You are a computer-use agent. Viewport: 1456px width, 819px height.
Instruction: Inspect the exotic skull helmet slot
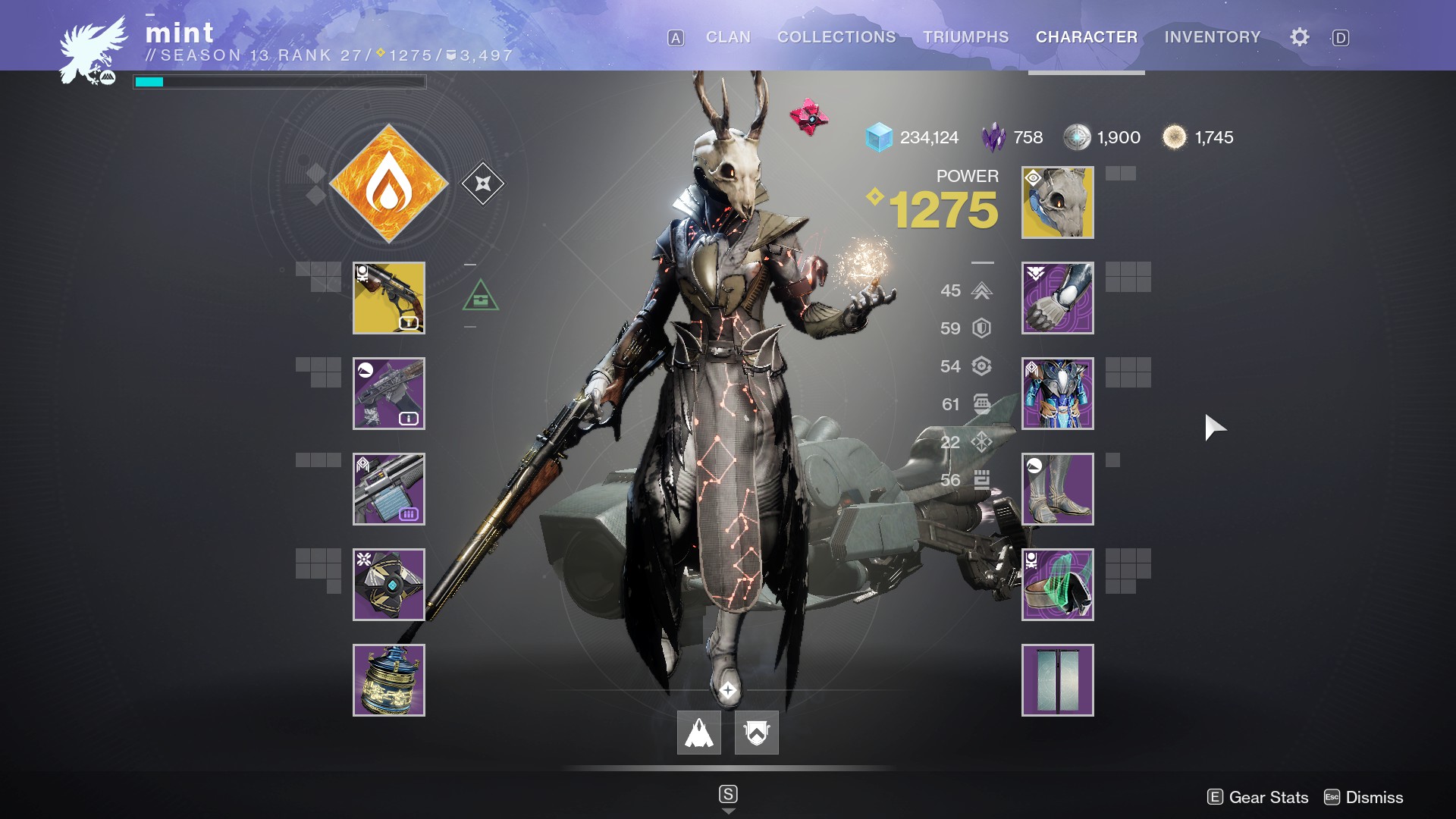(x=1058, y=202)
